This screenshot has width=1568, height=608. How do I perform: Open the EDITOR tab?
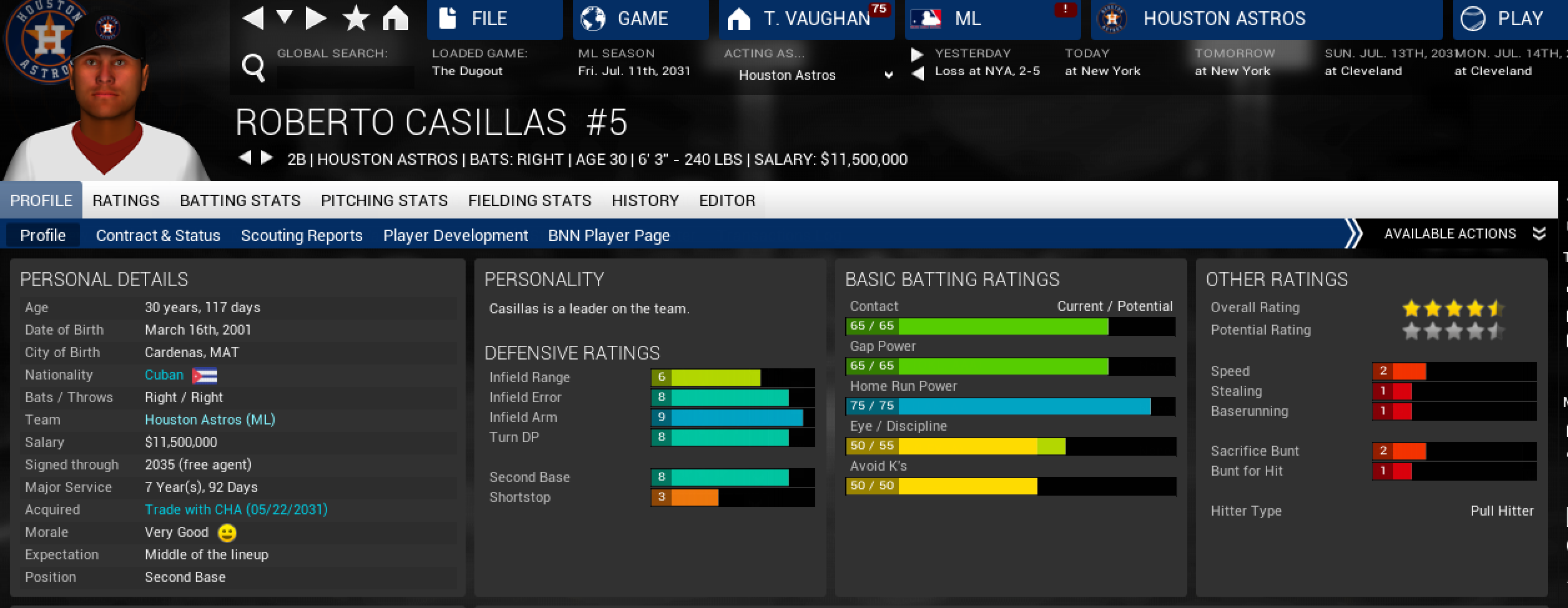[727, 200]
